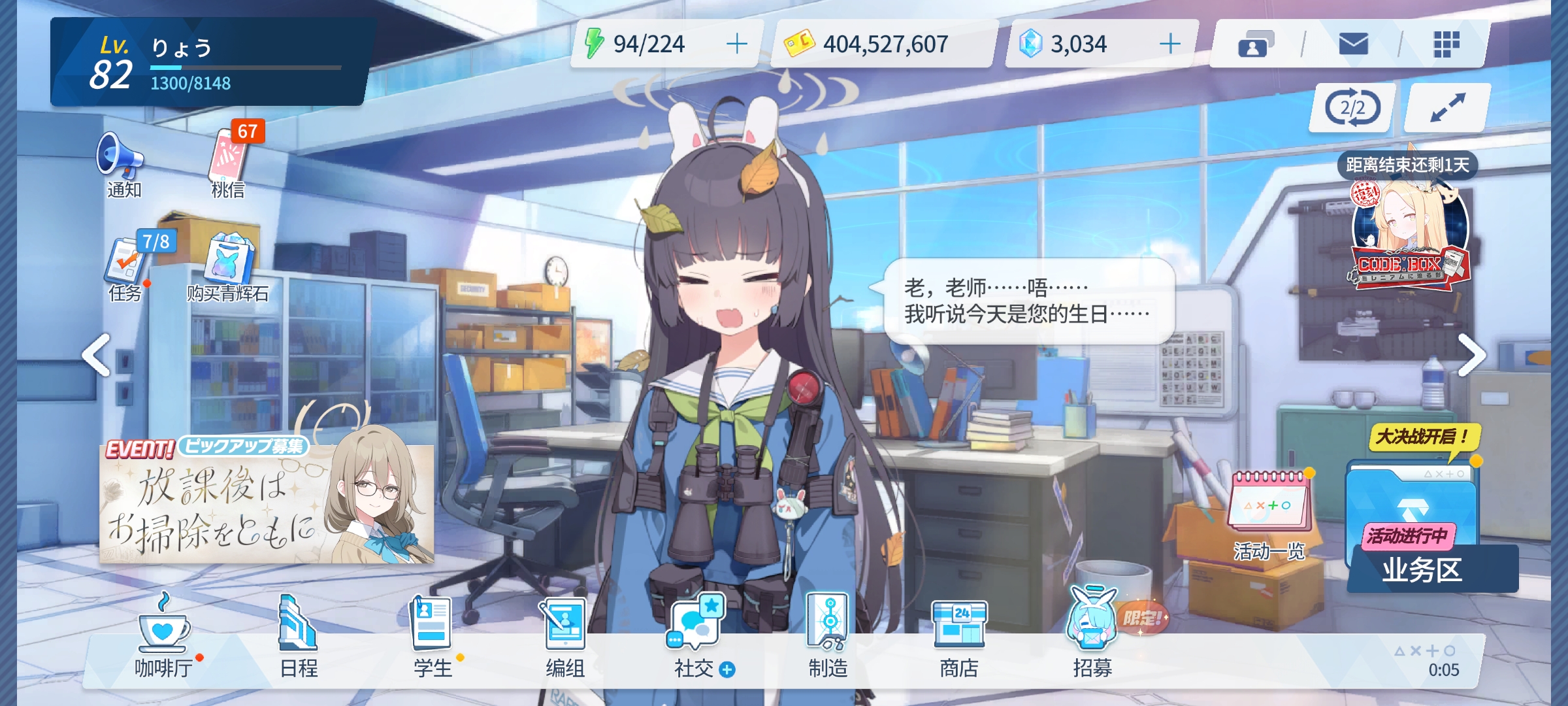Open the mailbox envelope icon
1568x706 pixels.
[x=1354, y=42]
